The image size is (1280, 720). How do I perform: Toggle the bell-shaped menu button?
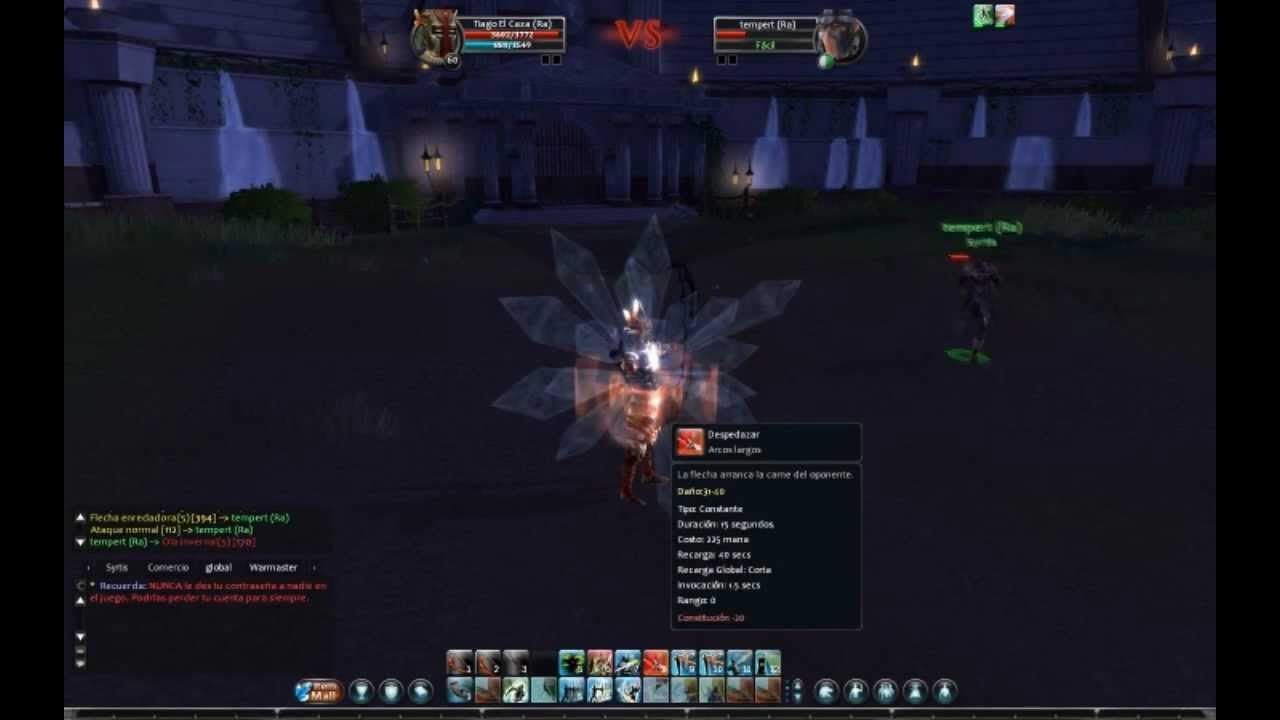pos(915,690)
